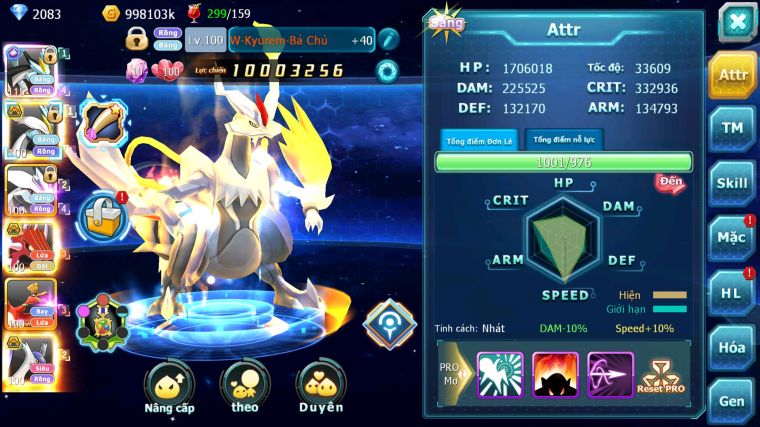Screen dimensions: 760x427
Task: Click the pencil rename icon beside W-Kyurem
Action: 388,40
